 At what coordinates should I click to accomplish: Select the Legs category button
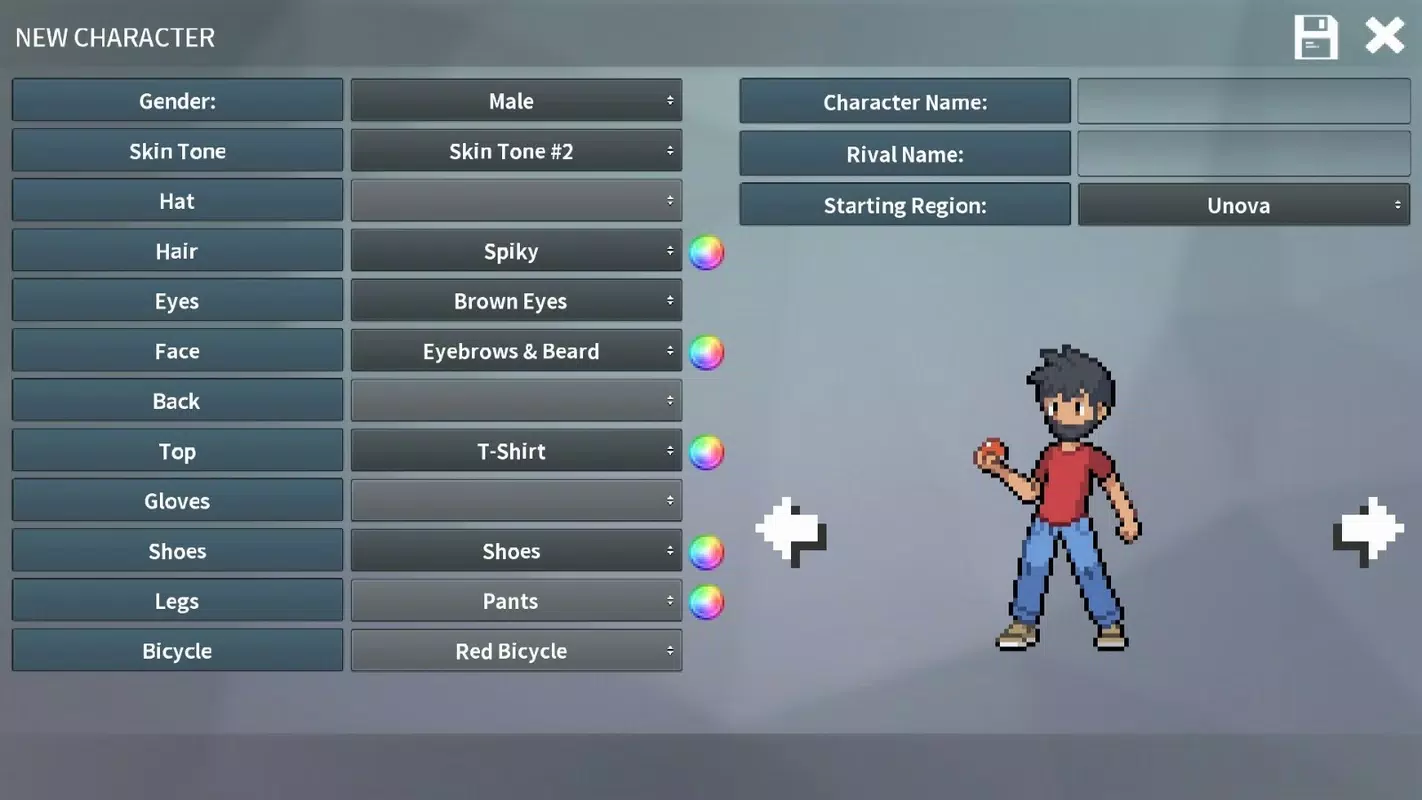coord(177,600)
